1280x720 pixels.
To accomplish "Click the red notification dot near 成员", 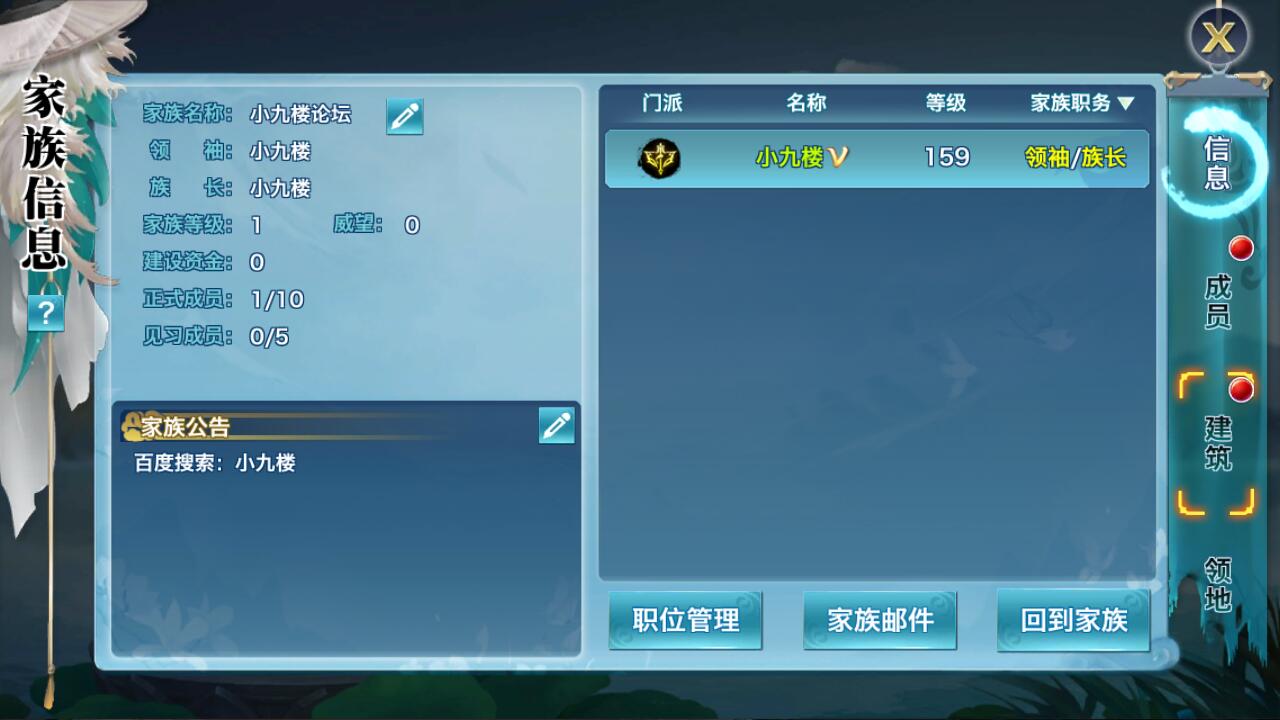I will pyautogui.click(x=1241, y=248).
